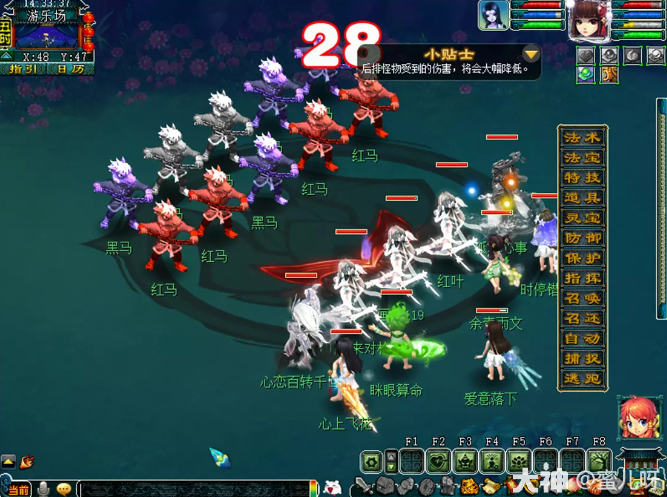Click the 当前 chat channel button
Screen dimensions: 667x497
(x=19, y=489)
